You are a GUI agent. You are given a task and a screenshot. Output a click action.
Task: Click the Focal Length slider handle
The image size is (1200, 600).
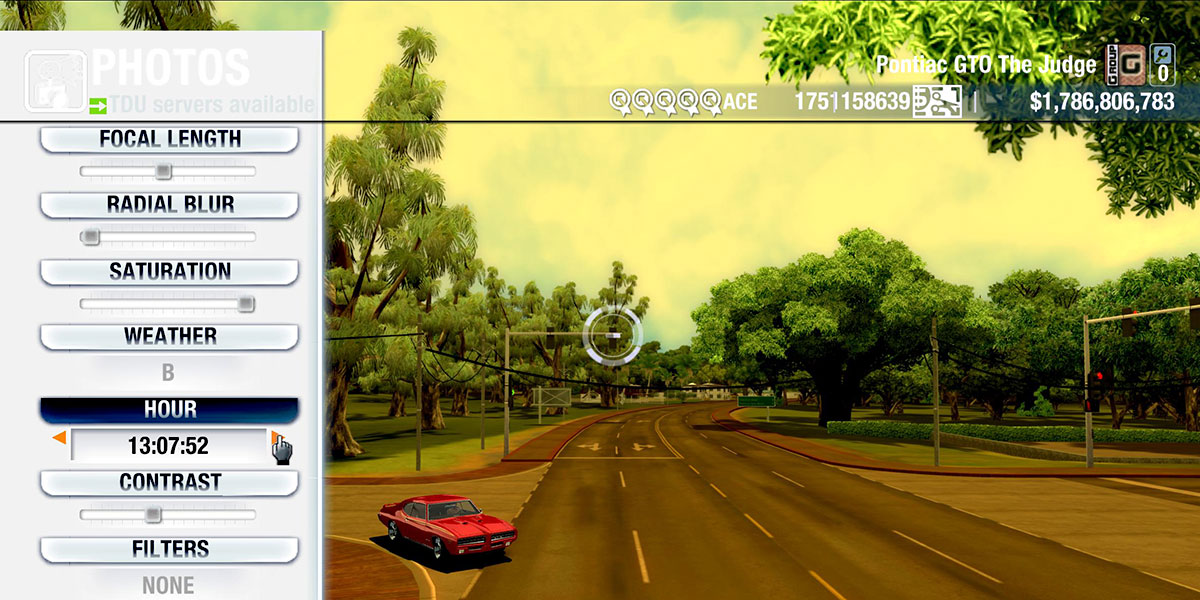click(163, 172)
